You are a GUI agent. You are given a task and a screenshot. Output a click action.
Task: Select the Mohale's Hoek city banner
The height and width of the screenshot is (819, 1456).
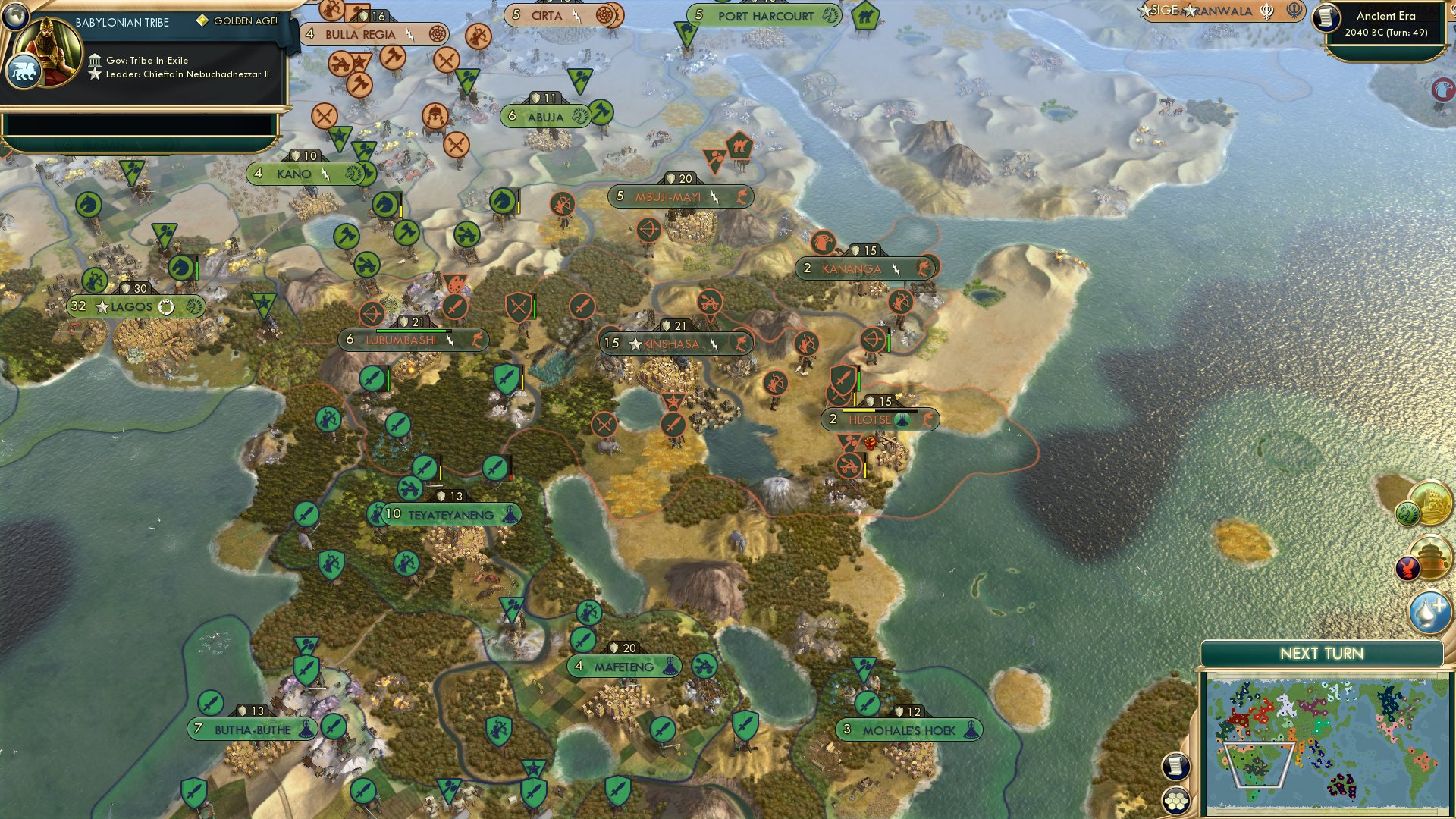click(908, 730)
